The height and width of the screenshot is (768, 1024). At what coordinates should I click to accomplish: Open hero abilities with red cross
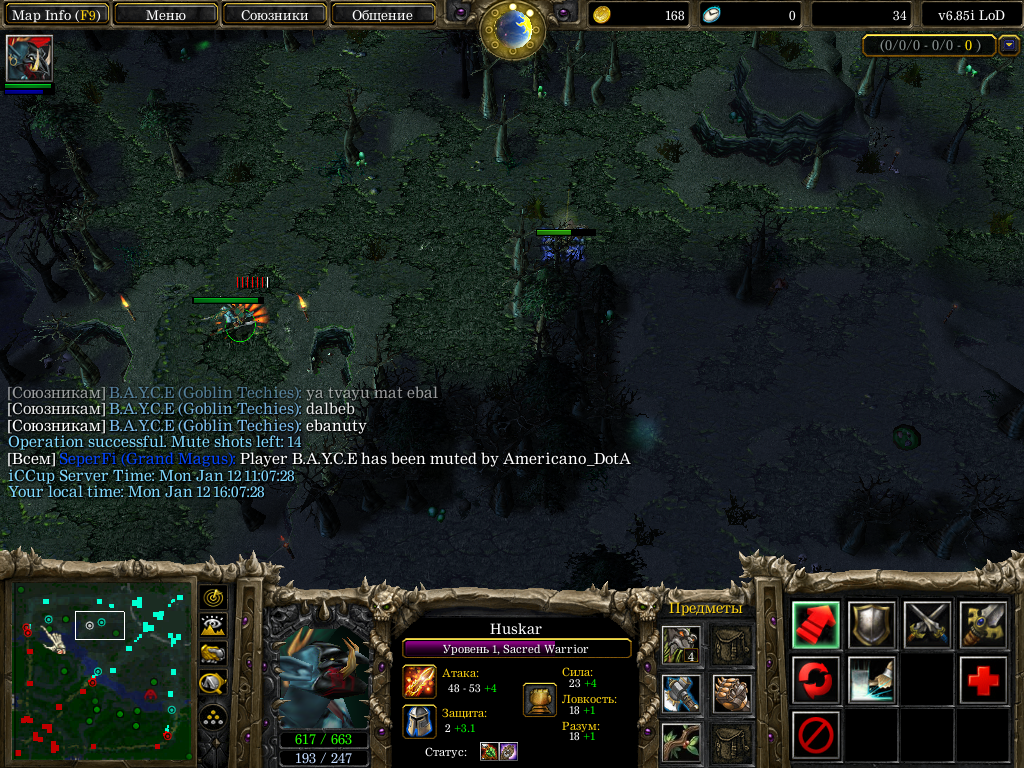(x=983, y=680)
